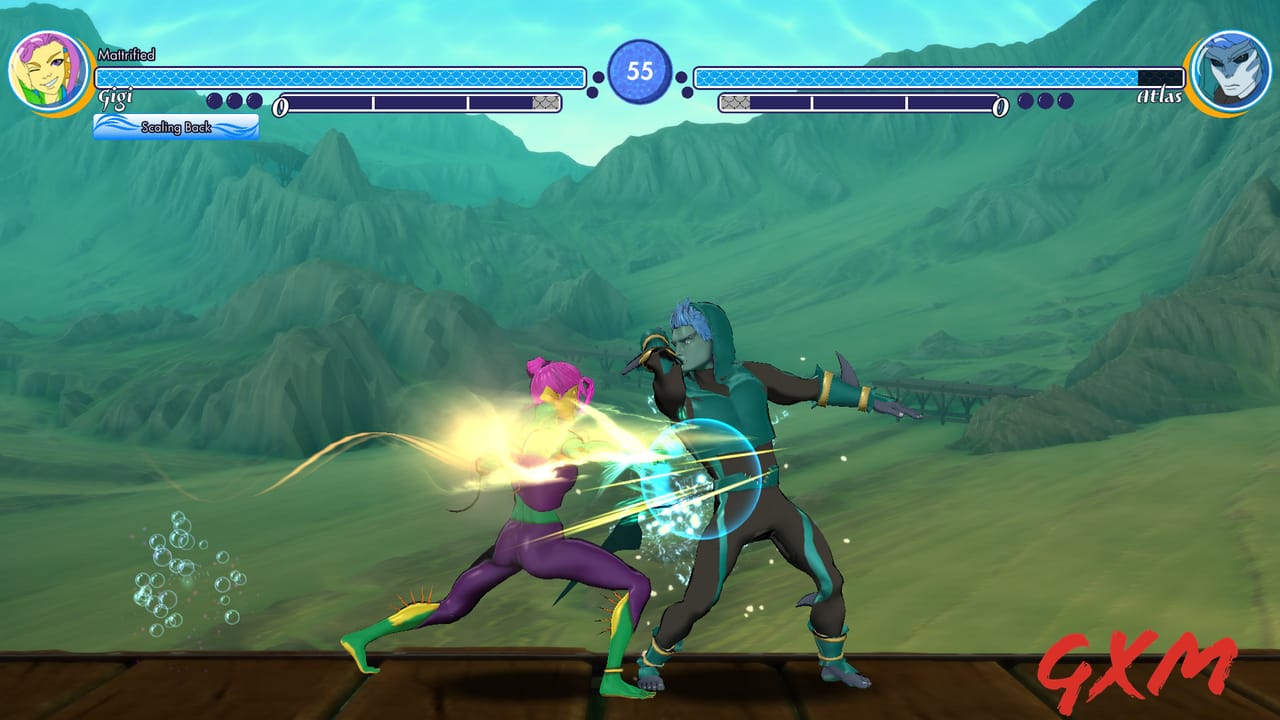The width and height of the screenshot is (1280, 720).
Task: Expand the Scaling Back status banner
Action: pyautogui.click(x=178, y=127)
